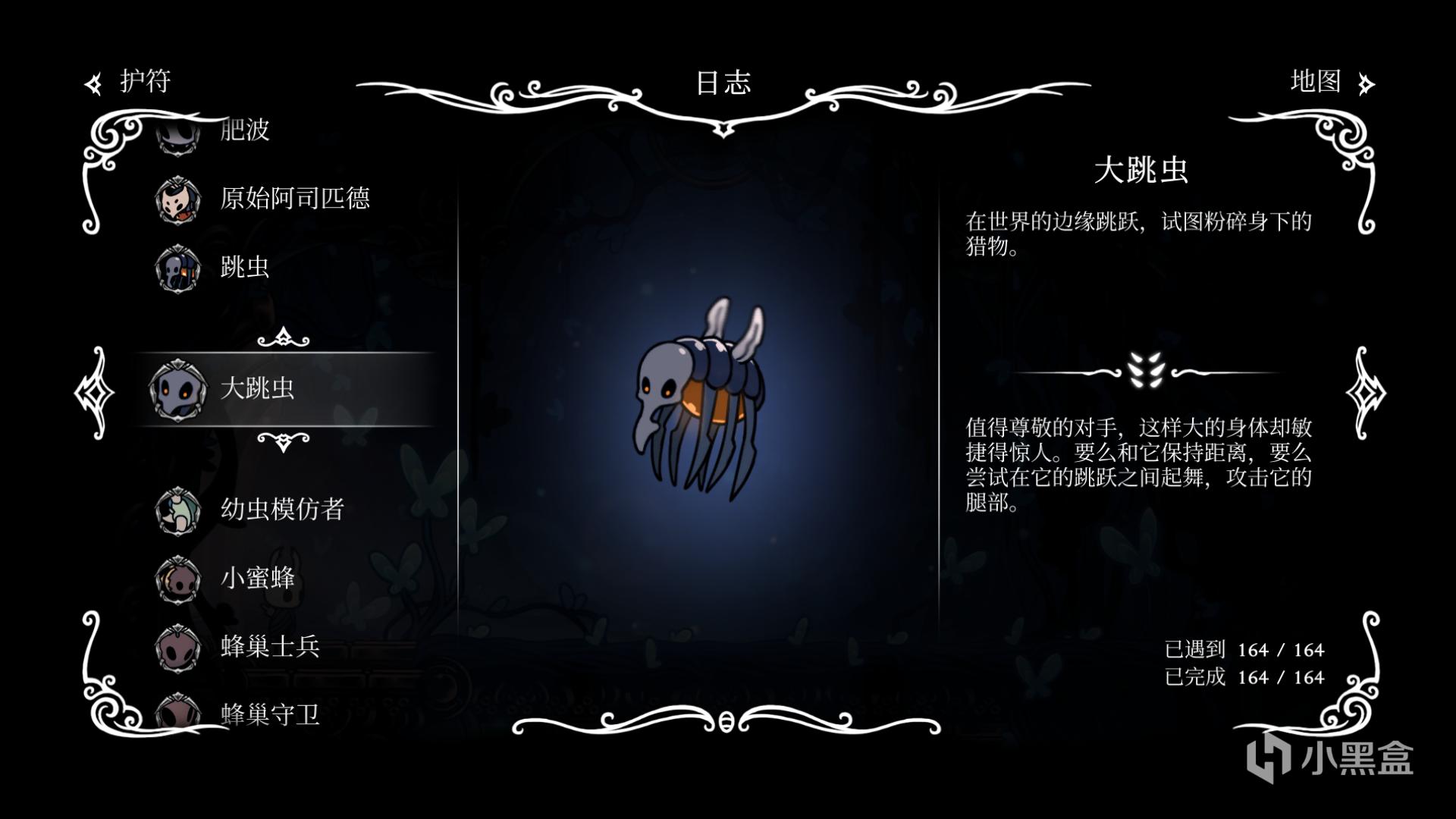
Task: Pick the 蜂巢守卫 entry
Action: click(269, 714)
